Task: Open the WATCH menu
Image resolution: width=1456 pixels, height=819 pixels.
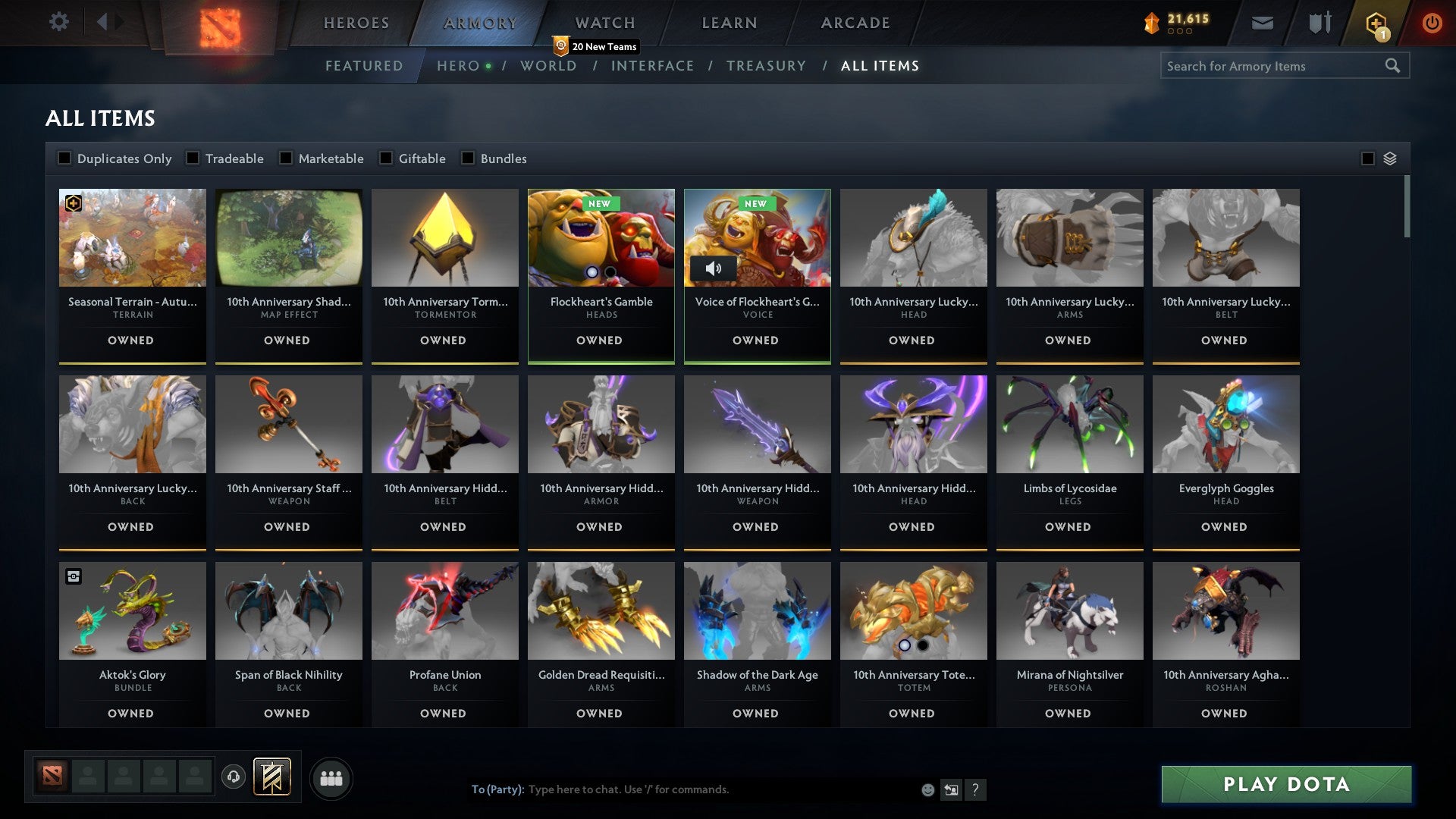Action: point(603,22)
